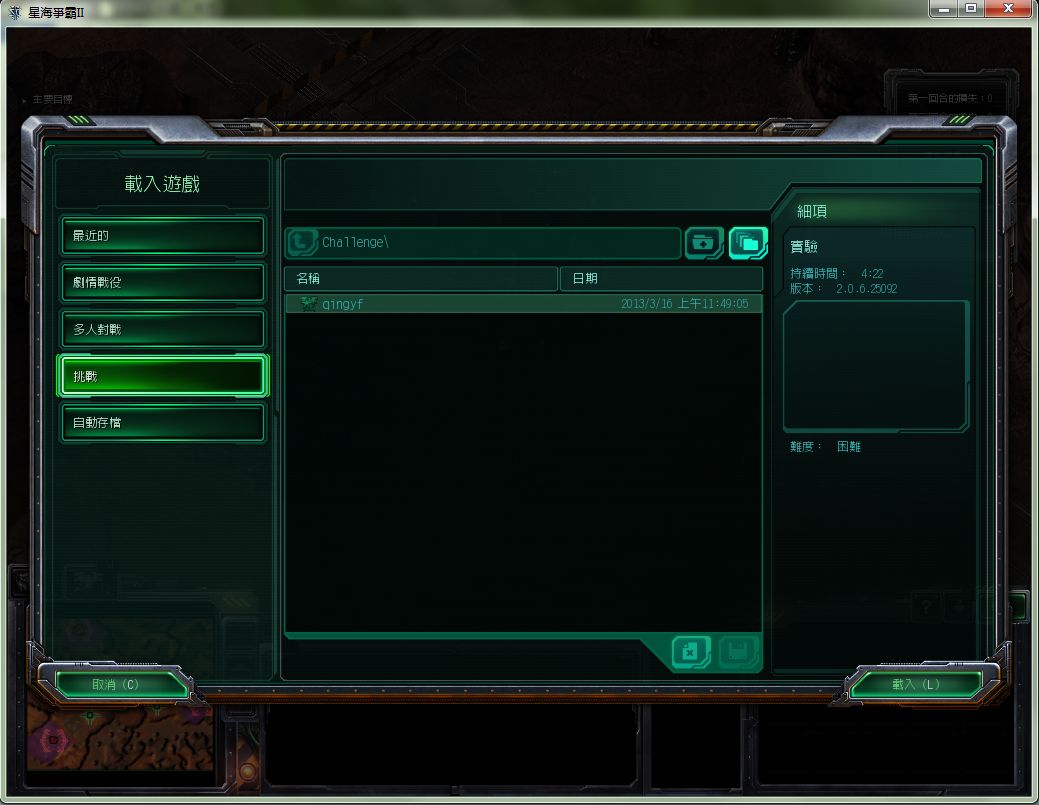Show the 多人對戰 multiplayer saves
The image size is (1039, 805).
pyautogui.click(x=162, y=329)
